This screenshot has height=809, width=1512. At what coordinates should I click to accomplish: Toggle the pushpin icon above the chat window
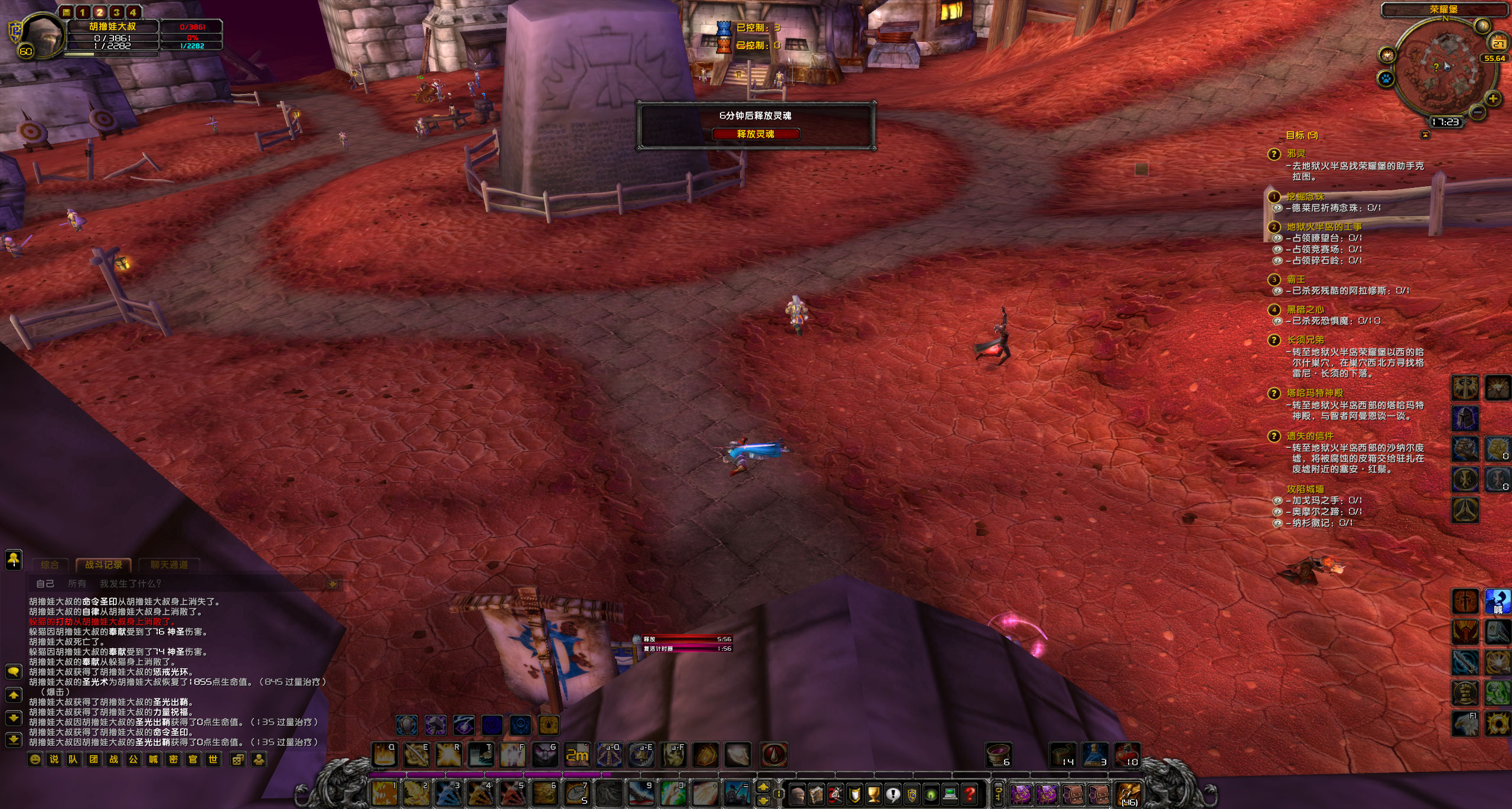[13, 561]
